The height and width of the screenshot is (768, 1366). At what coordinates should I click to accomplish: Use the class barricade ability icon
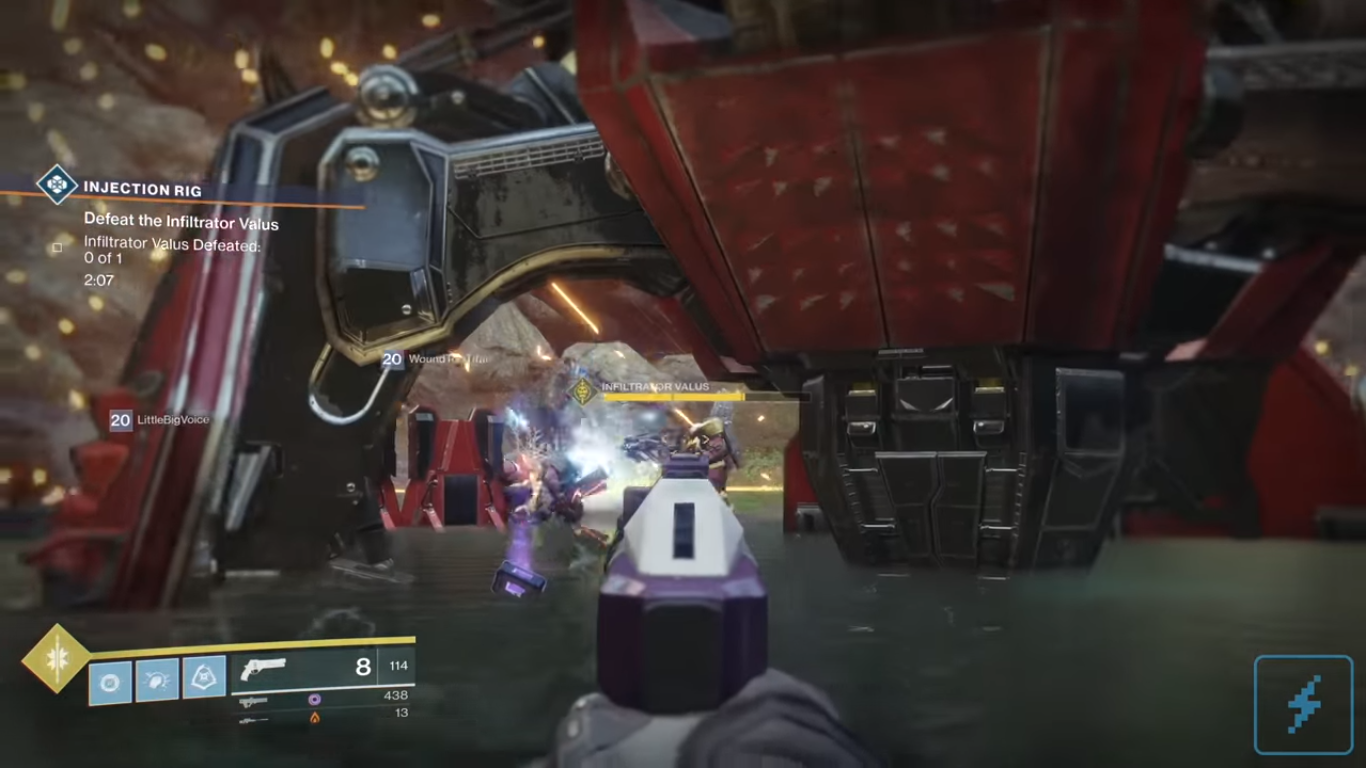pyautogui.click(x=204, y=681)
